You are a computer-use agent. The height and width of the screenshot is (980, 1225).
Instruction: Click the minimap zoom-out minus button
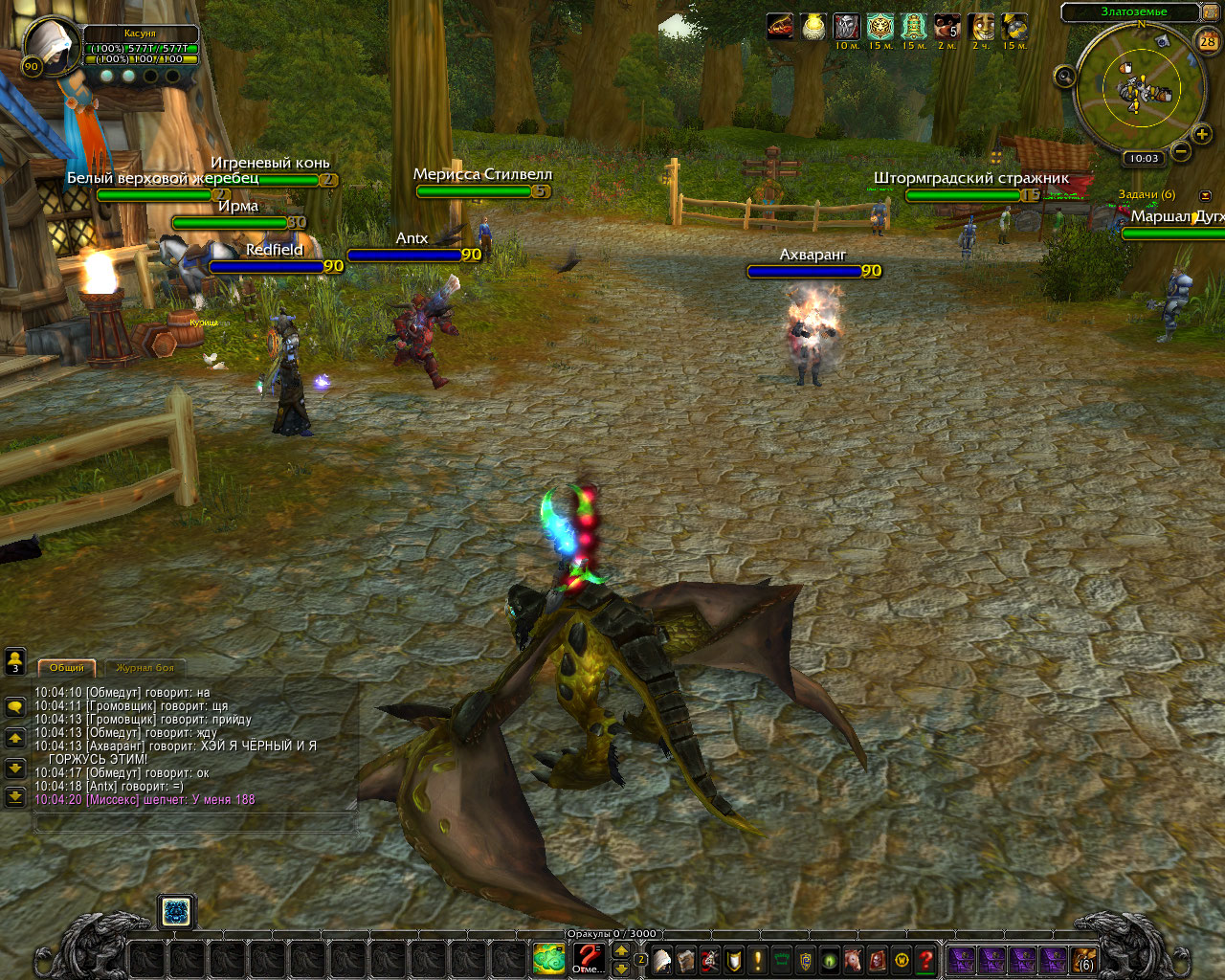pos(1181,151)
